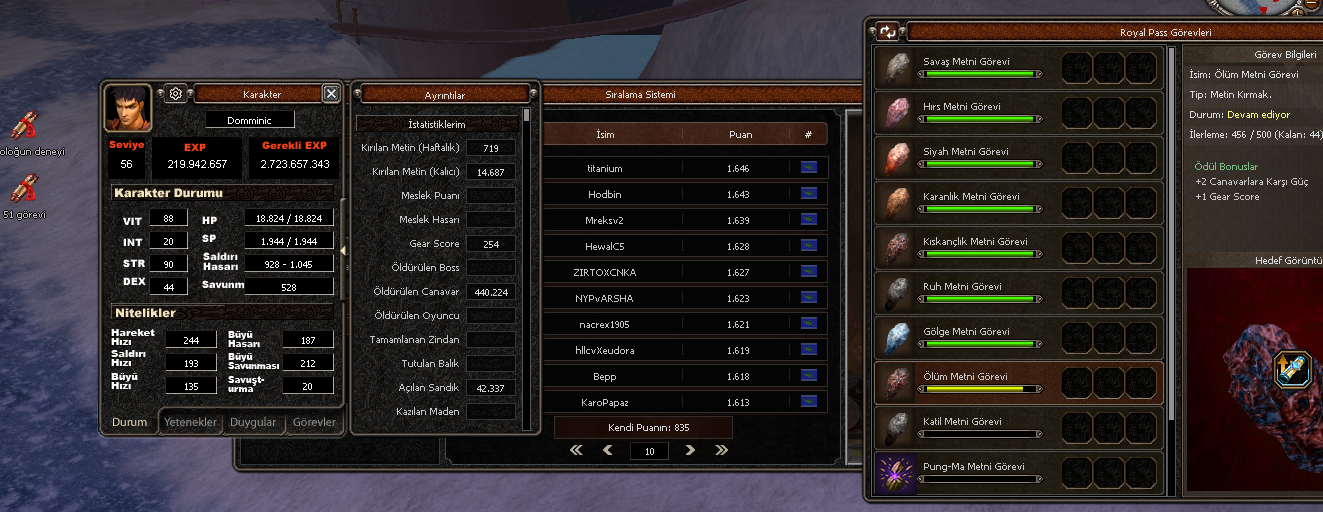Select the Katil Metni Görevi quest
This screenshot has height=512, width=1323.
(x=1019, y=427)
